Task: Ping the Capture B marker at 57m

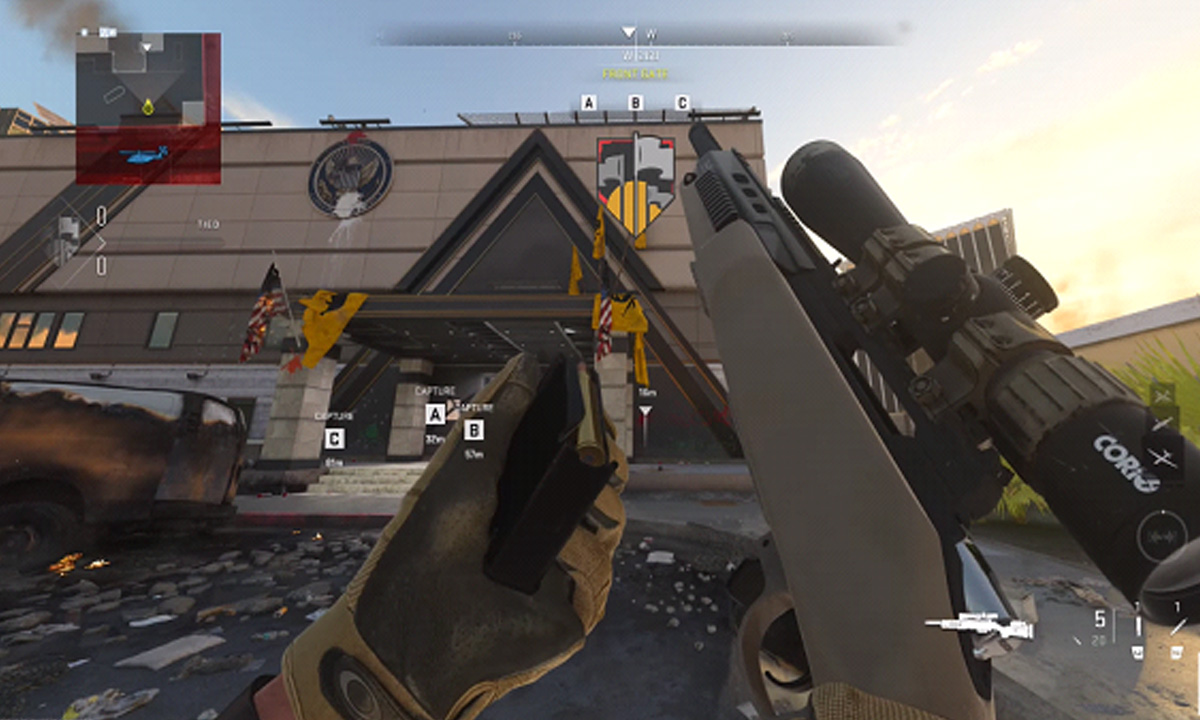Action: [x=474, y=430]
